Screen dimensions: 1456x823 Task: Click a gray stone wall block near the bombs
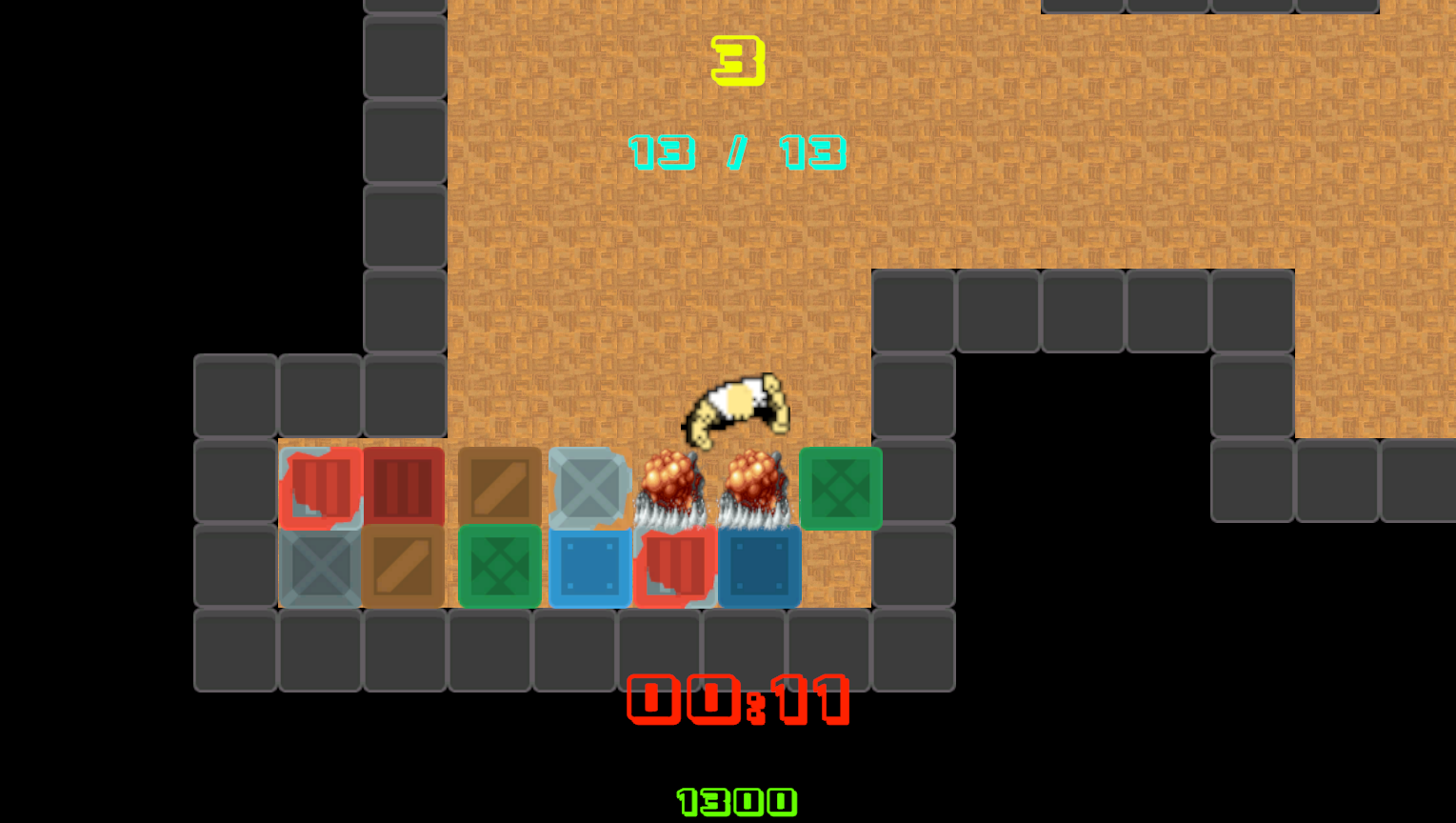point(912,488)
